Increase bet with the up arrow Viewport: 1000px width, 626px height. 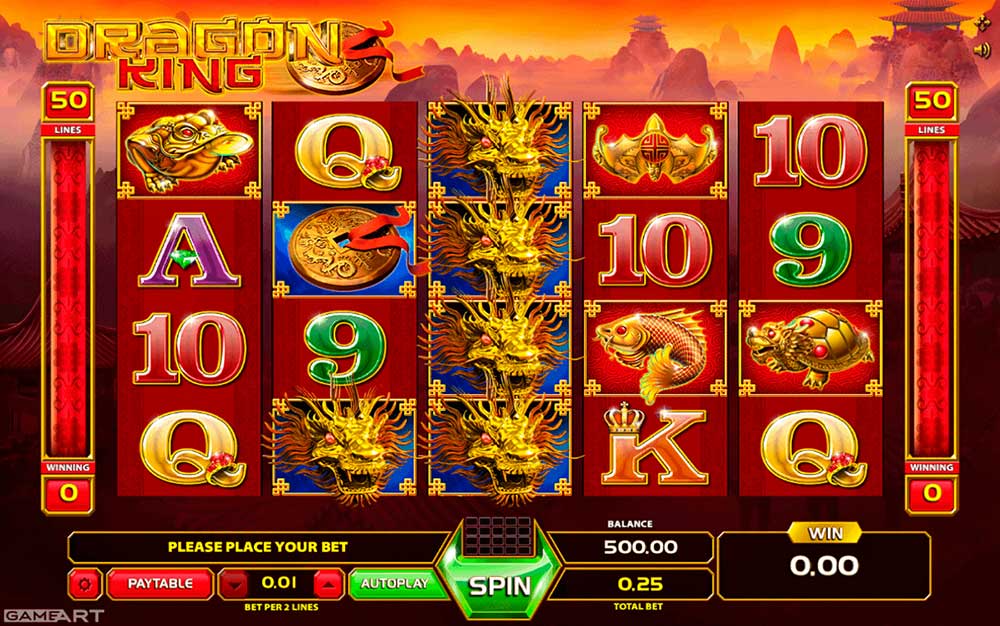pos(327,583)
